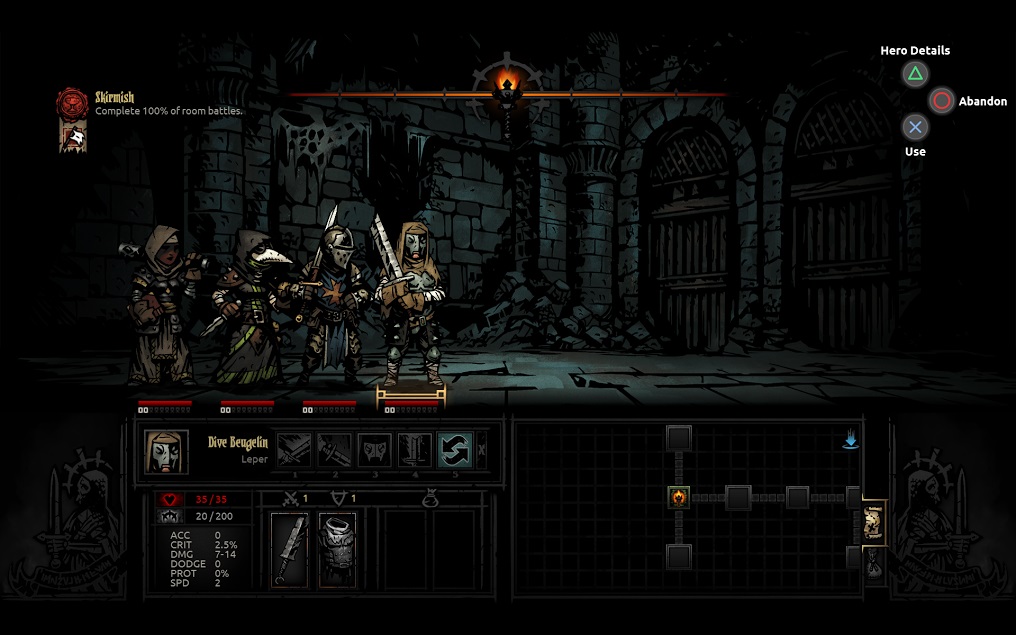Activate the swap position arrows skill
Viewport: 1016px width, 635px height.
[x=455, y=450]
